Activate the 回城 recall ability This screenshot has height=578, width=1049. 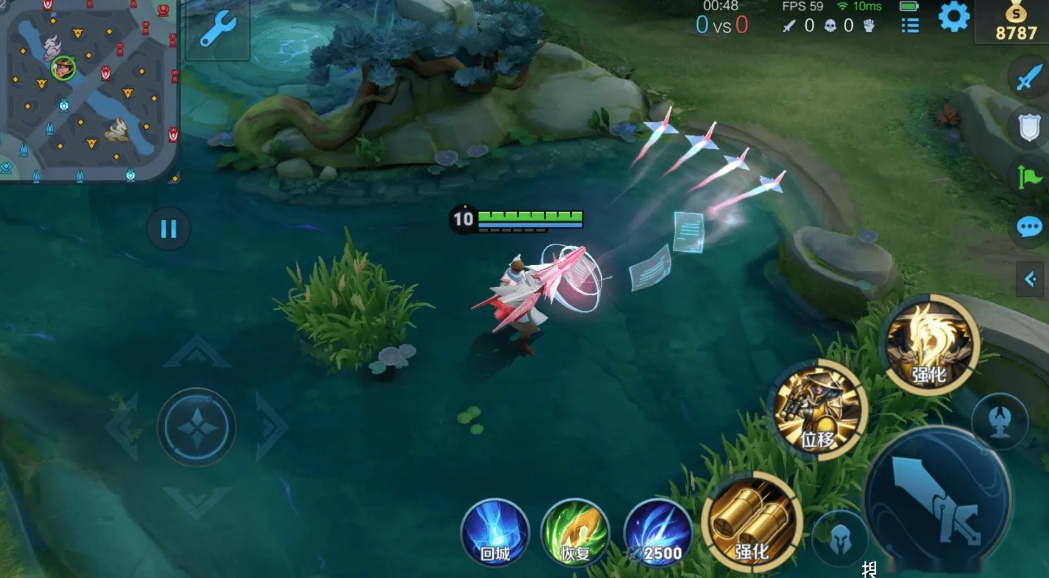pyautogui.click(x=495, y=531)
